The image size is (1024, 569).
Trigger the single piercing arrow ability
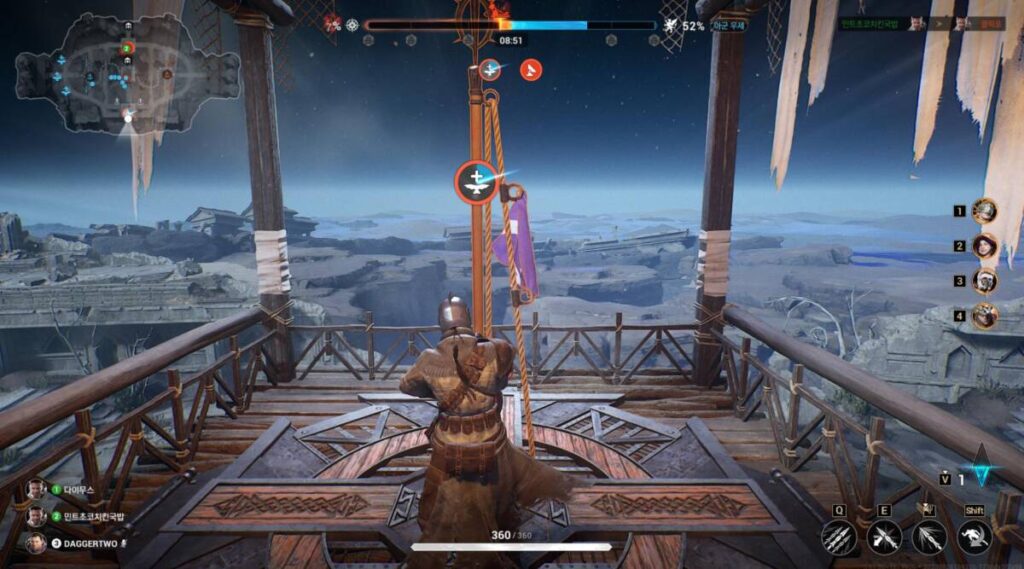point(929,538)
